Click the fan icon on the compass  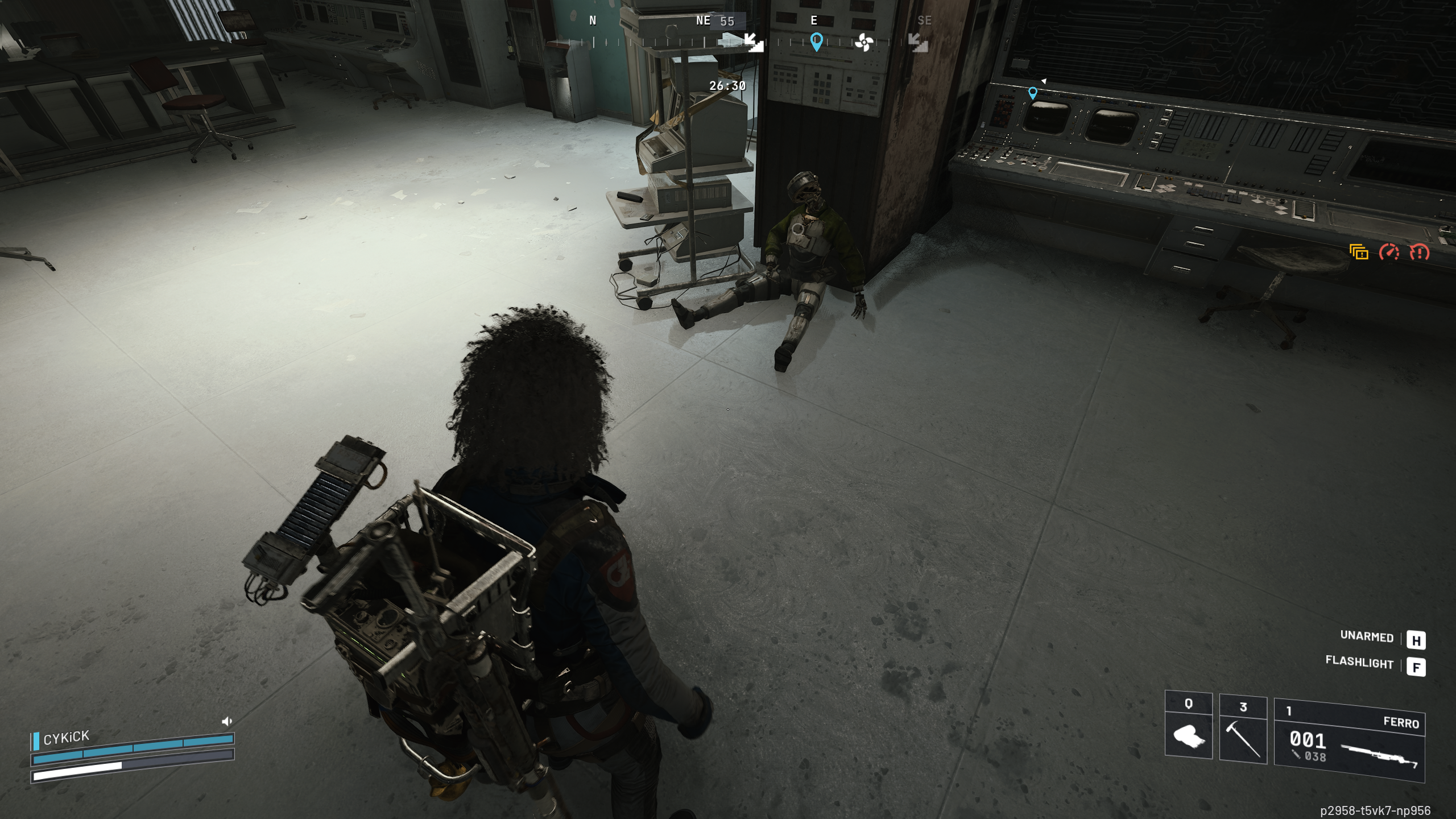click(863, 42)
